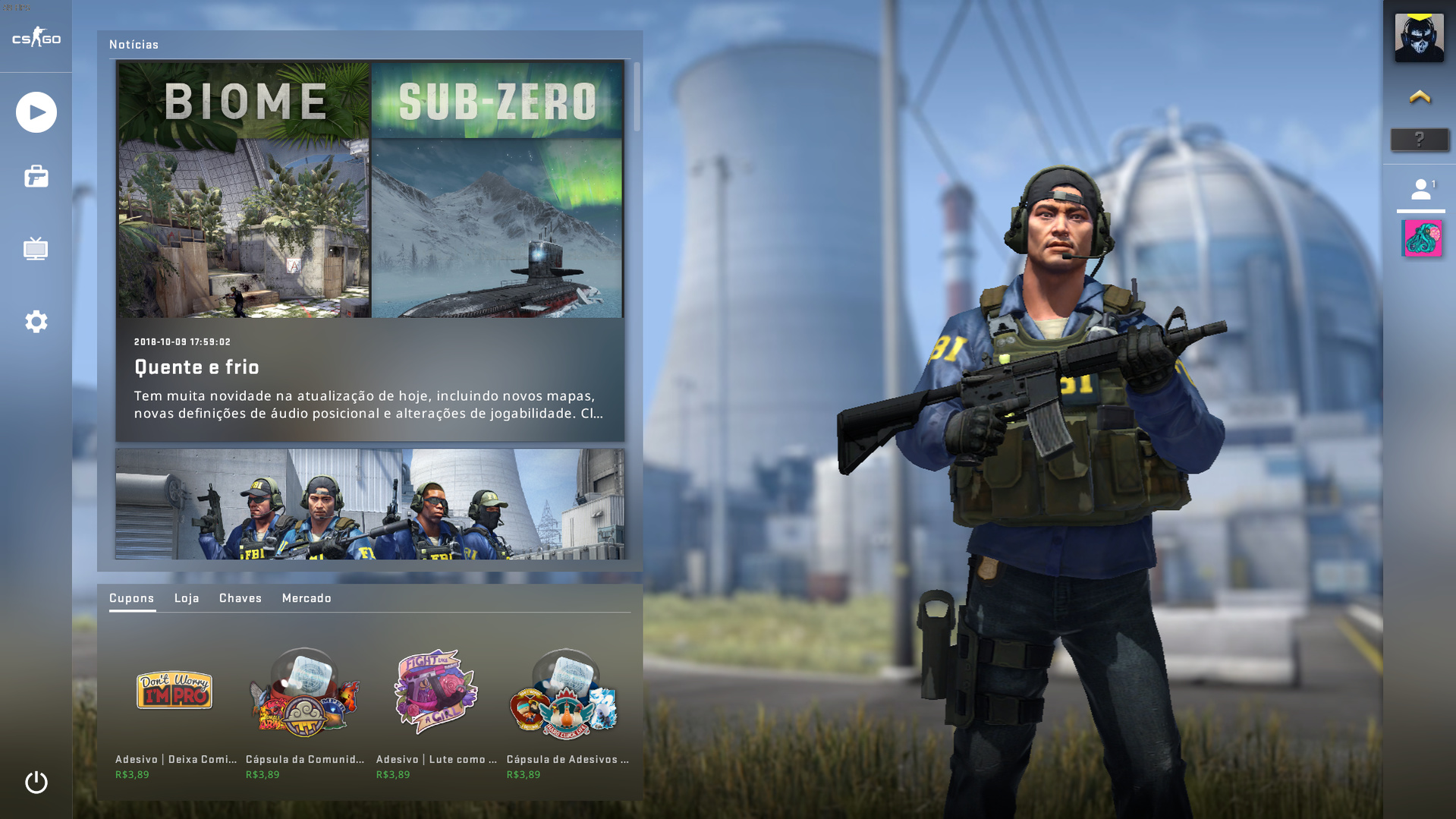Switch to the Cupons tab
This screenshot has height=819, width=1456.
(131, 598)
